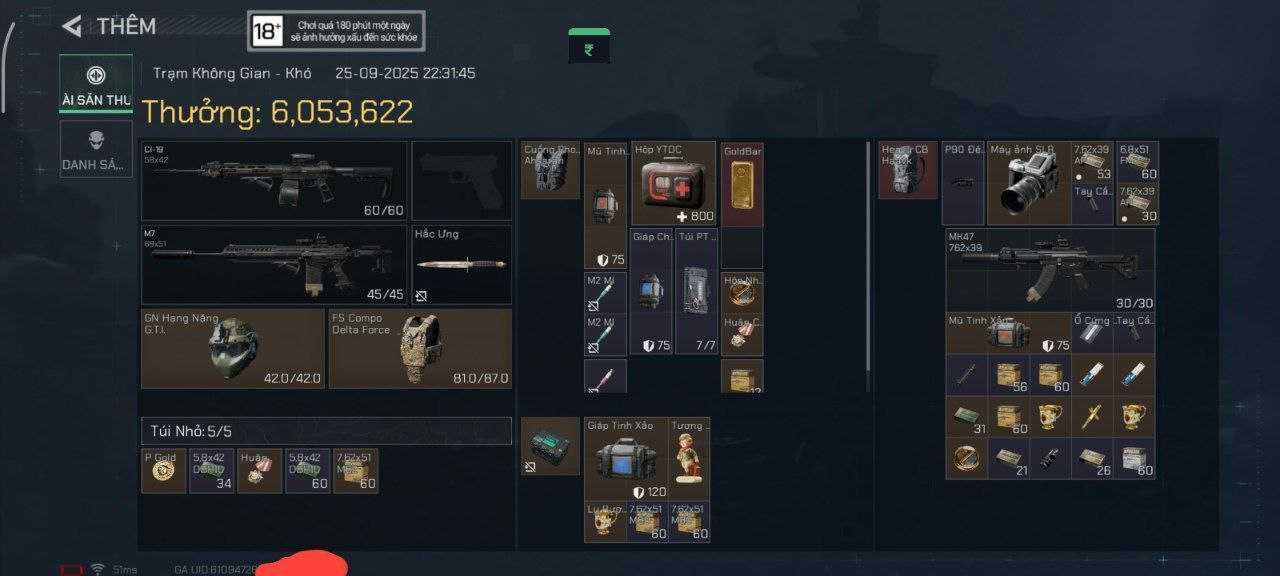Go back using the THÊM arrow
This screenshot has height=576, width=1280.
72,27
